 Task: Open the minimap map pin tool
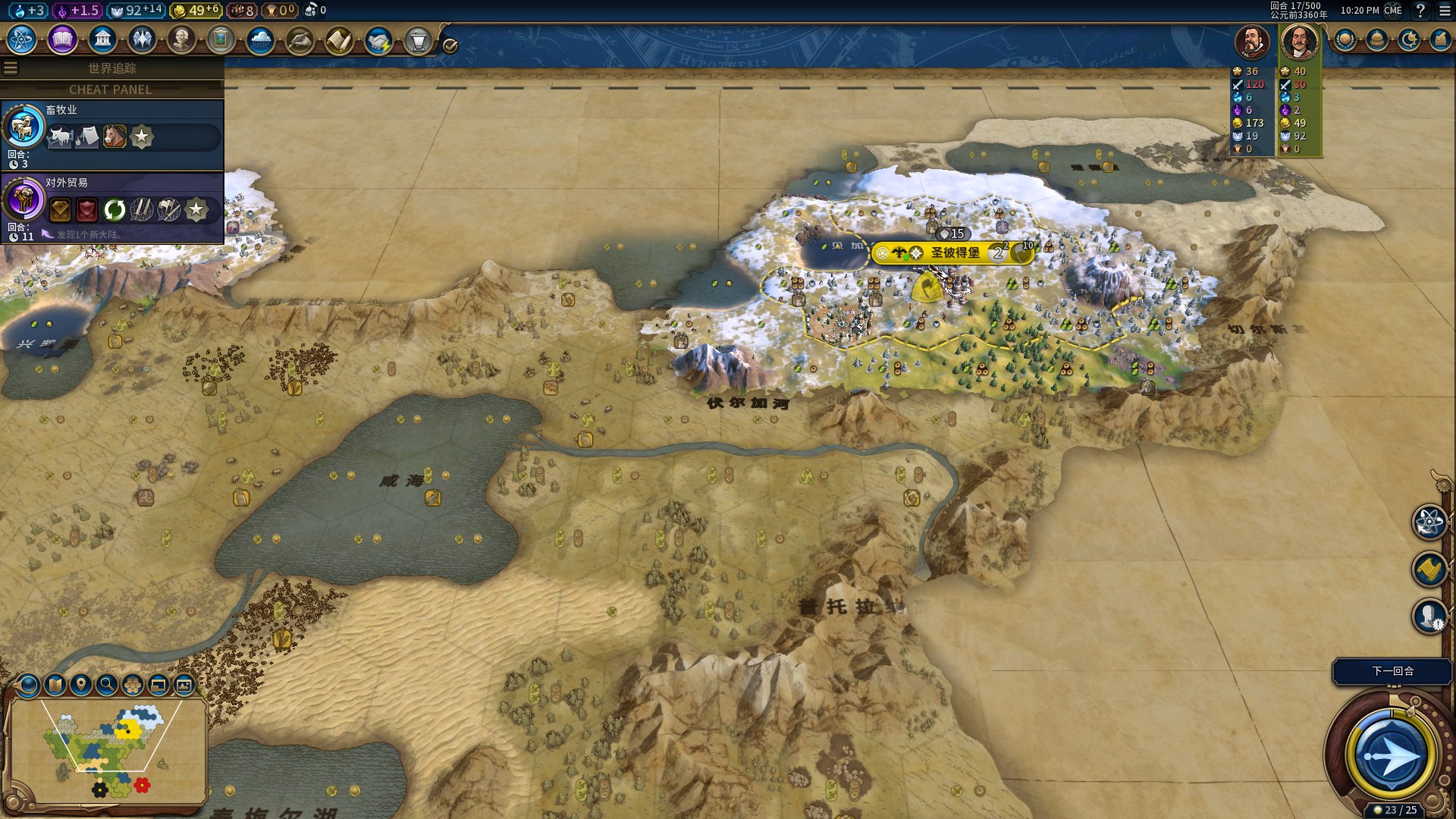(x=81, y=686)
